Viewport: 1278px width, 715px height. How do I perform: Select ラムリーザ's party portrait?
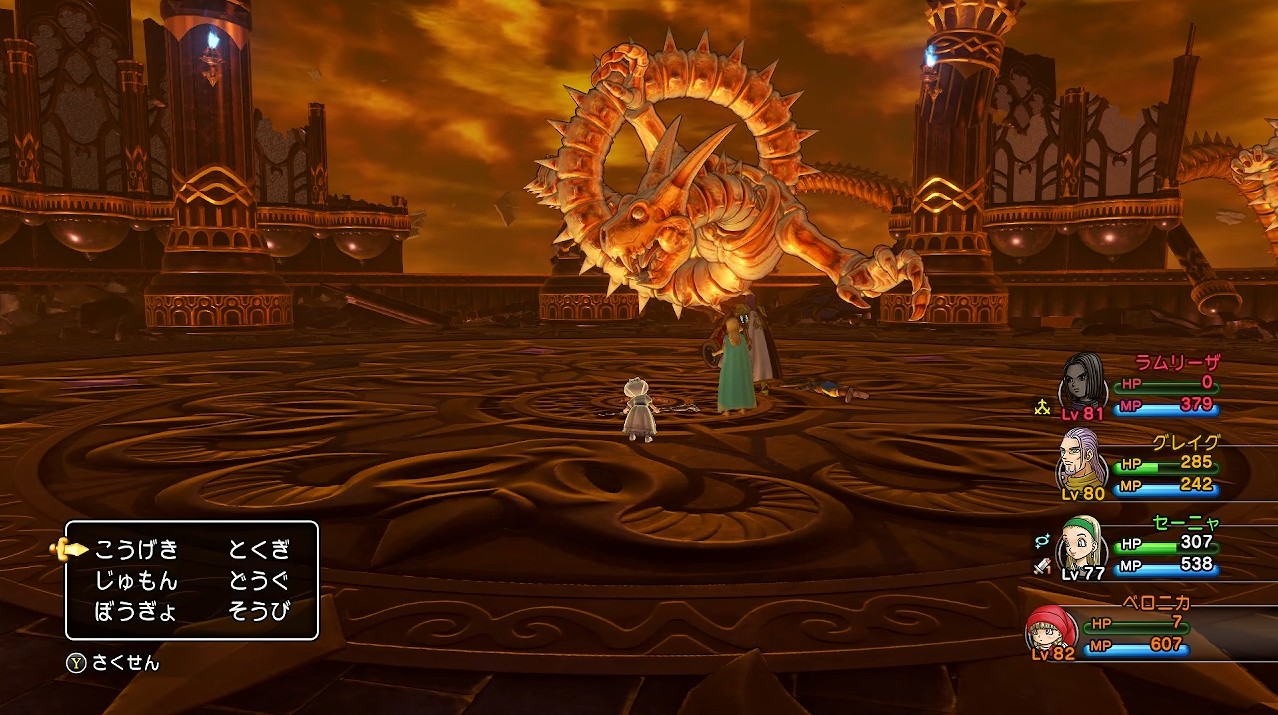pos(1084,381)
